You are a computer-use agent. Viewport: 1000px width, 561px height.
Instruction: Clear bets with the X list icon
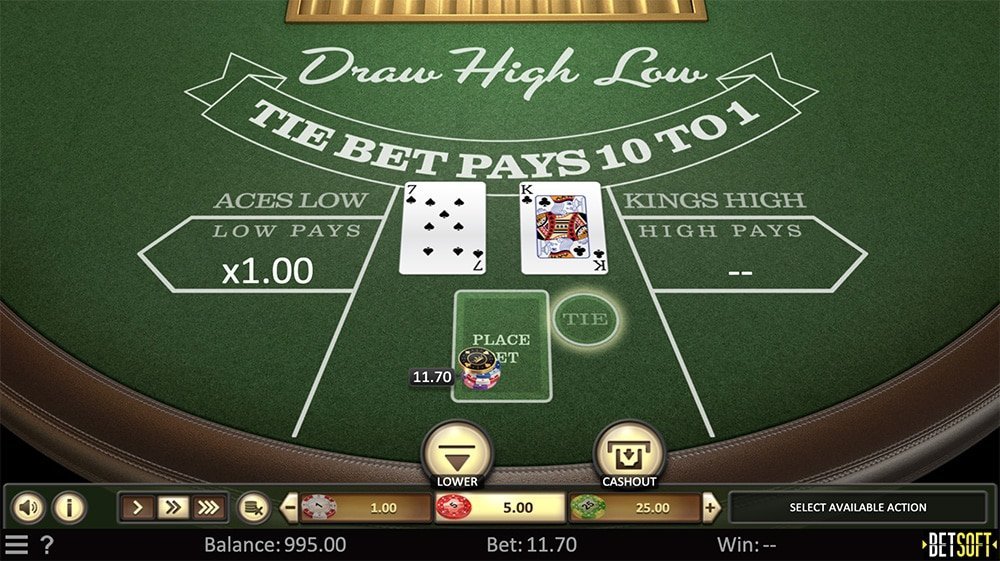tap(253, 508)
